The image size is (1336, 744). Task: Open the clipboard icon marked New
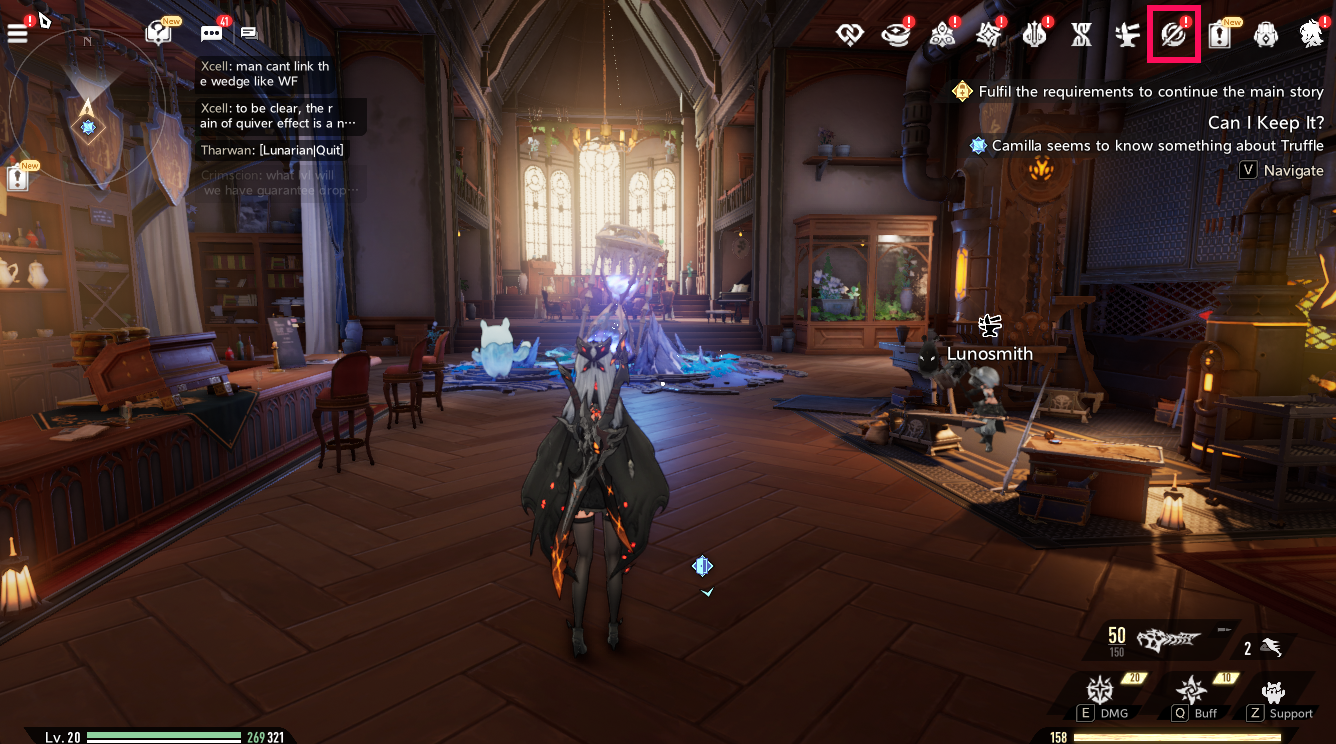click(1220, 35)
